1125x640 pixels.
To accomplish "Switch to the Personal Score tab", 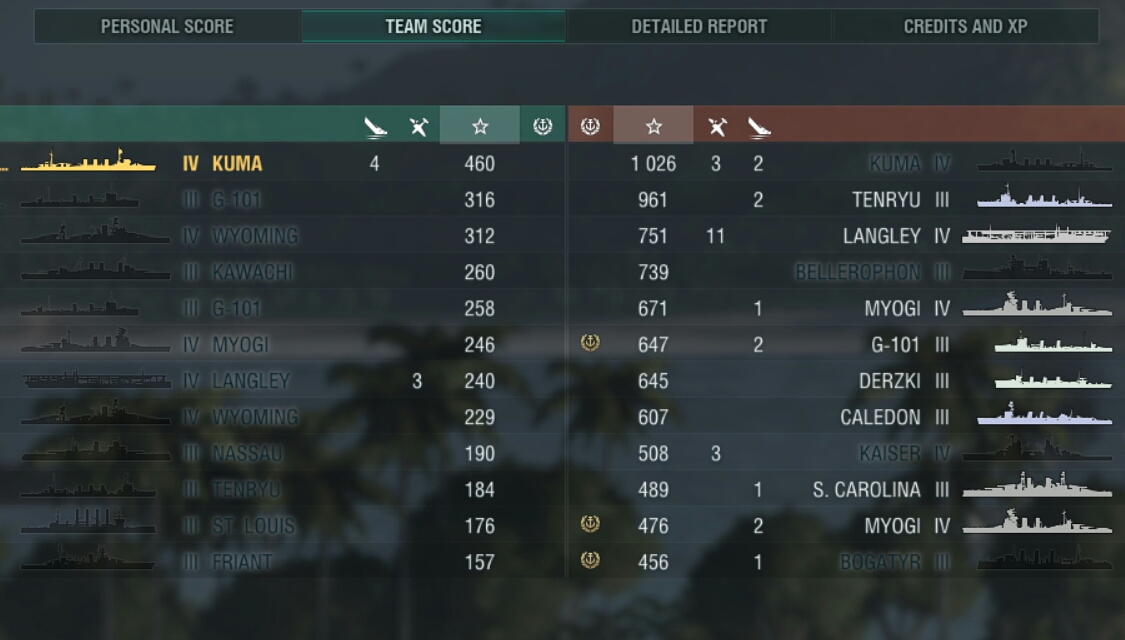I will (167, 27).
